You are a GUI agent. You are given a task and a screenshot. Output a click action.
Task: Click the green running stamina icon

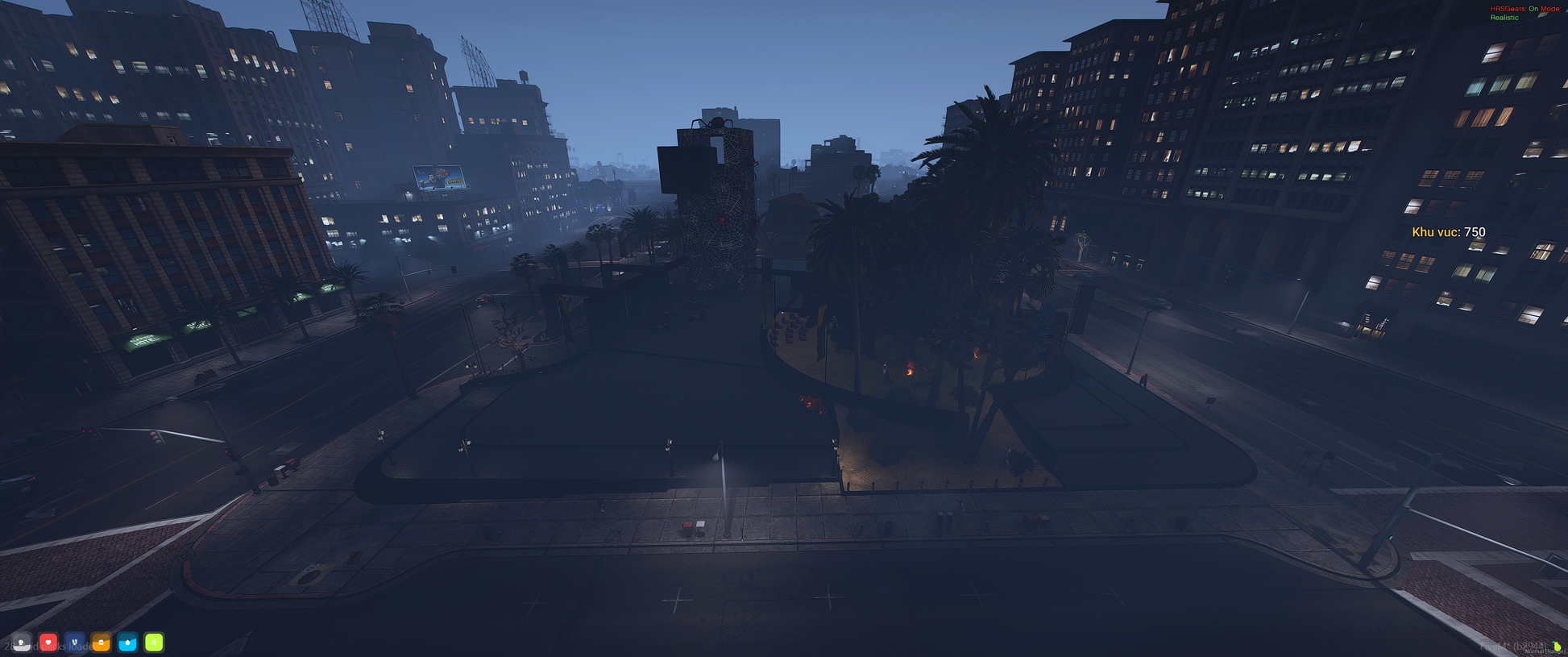pyautogui.click(x=154, y=642)
